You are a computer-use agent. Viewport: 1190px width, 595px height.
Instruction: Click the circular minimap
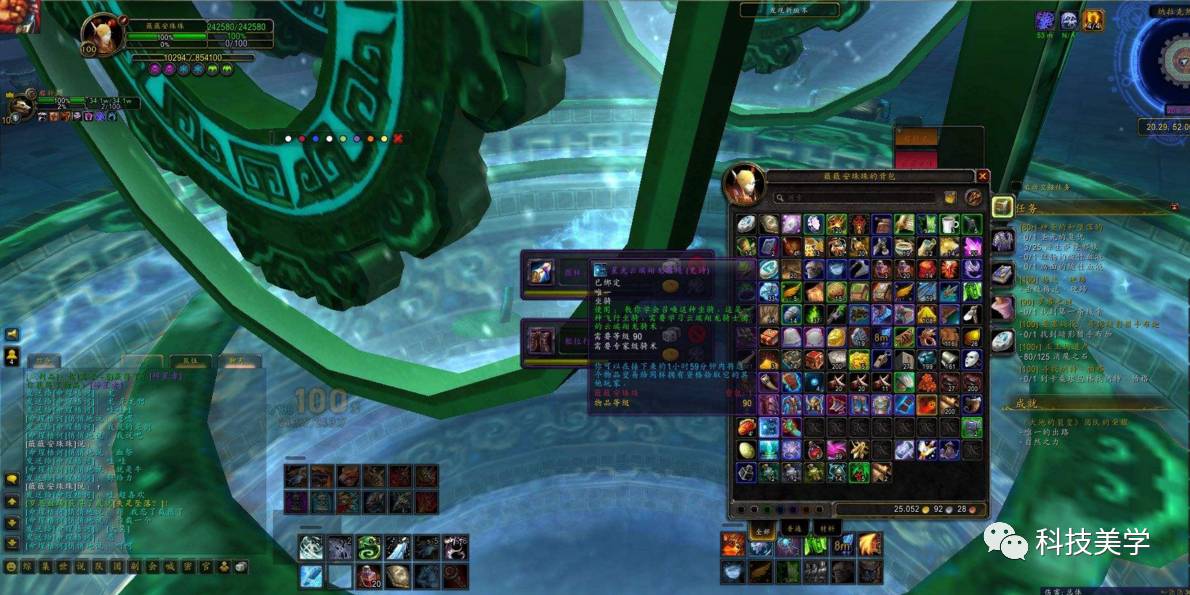click(x=1170, y=60)
